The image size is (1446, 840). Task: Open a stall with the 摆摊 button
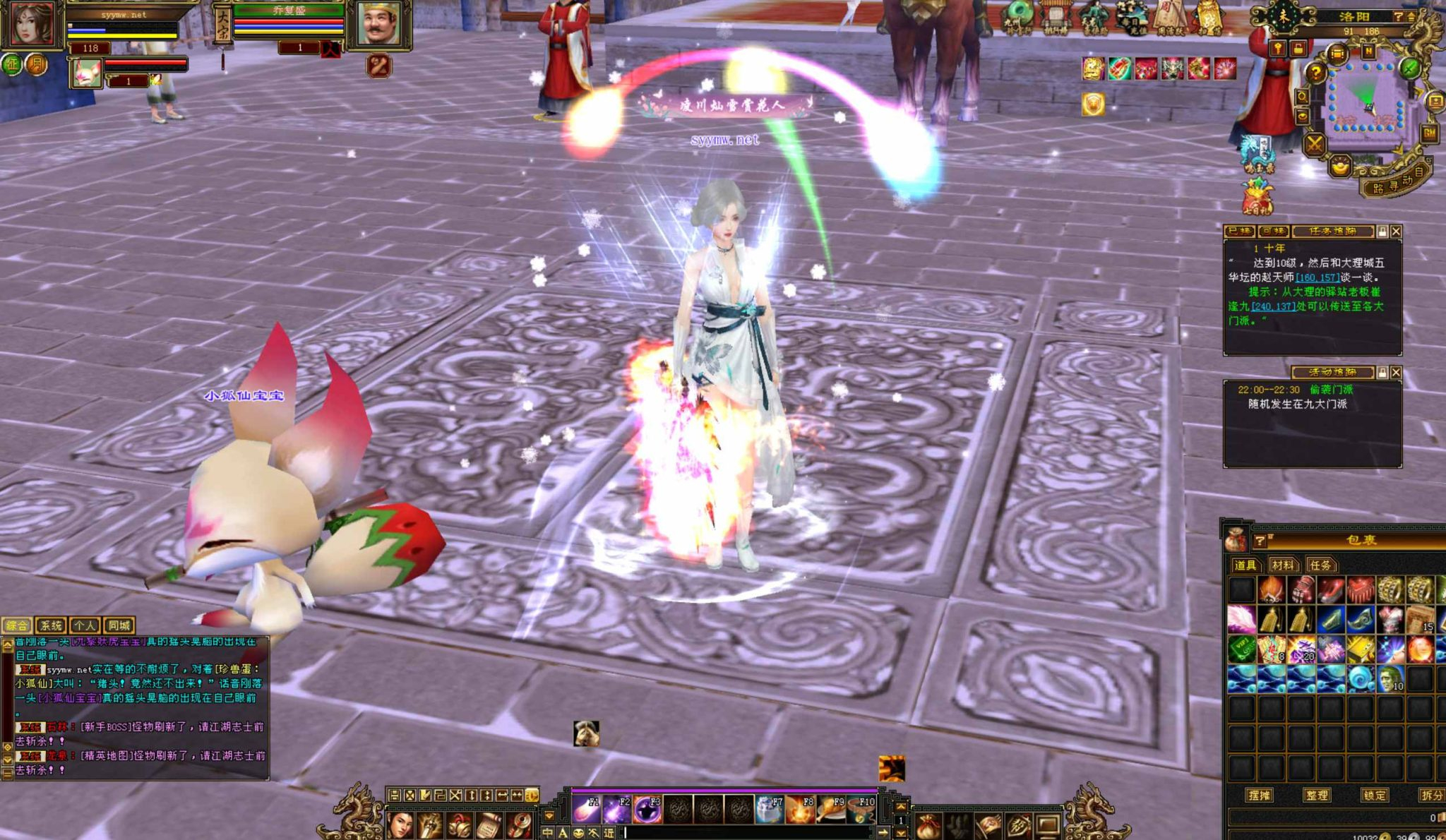(1260, 795)
